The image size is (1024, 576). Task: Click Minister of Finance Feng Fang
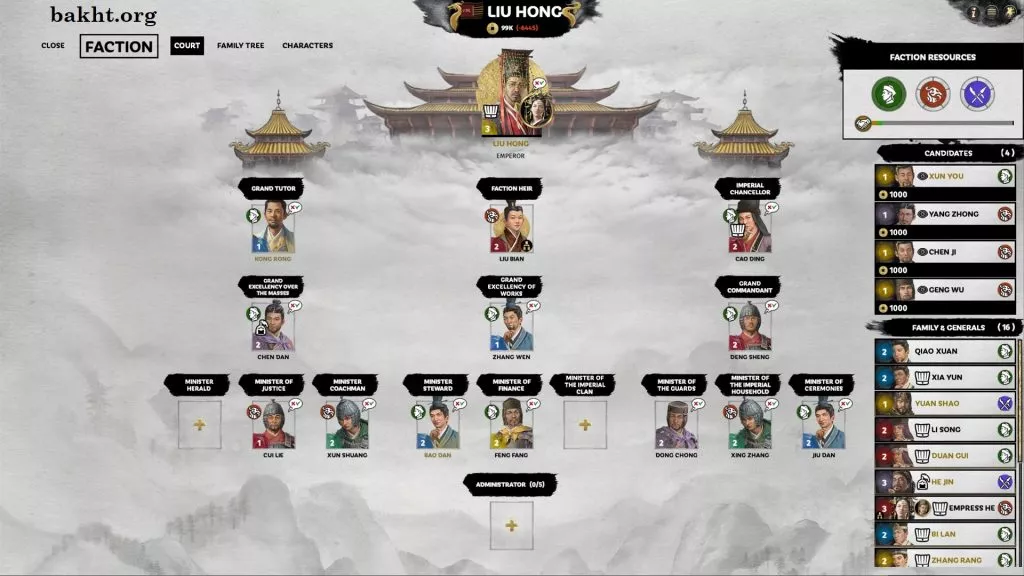[511, 425]
